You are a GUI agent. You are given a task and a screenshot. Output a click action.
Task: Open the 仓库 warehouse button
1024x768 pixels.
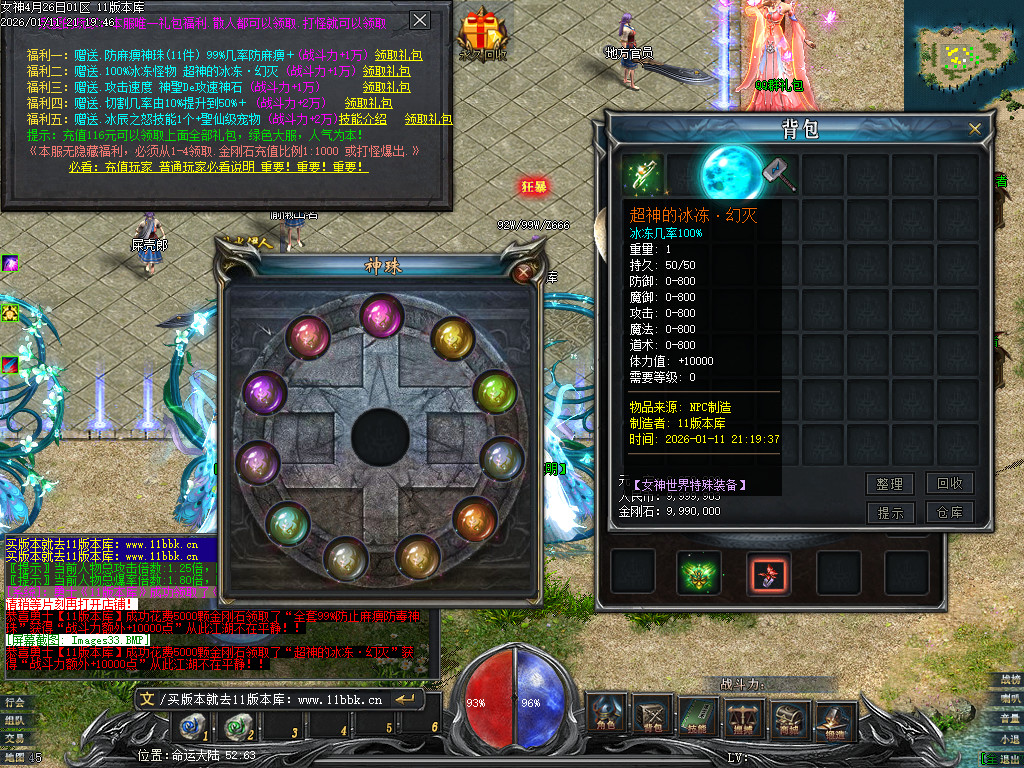(x=949, y=513)
